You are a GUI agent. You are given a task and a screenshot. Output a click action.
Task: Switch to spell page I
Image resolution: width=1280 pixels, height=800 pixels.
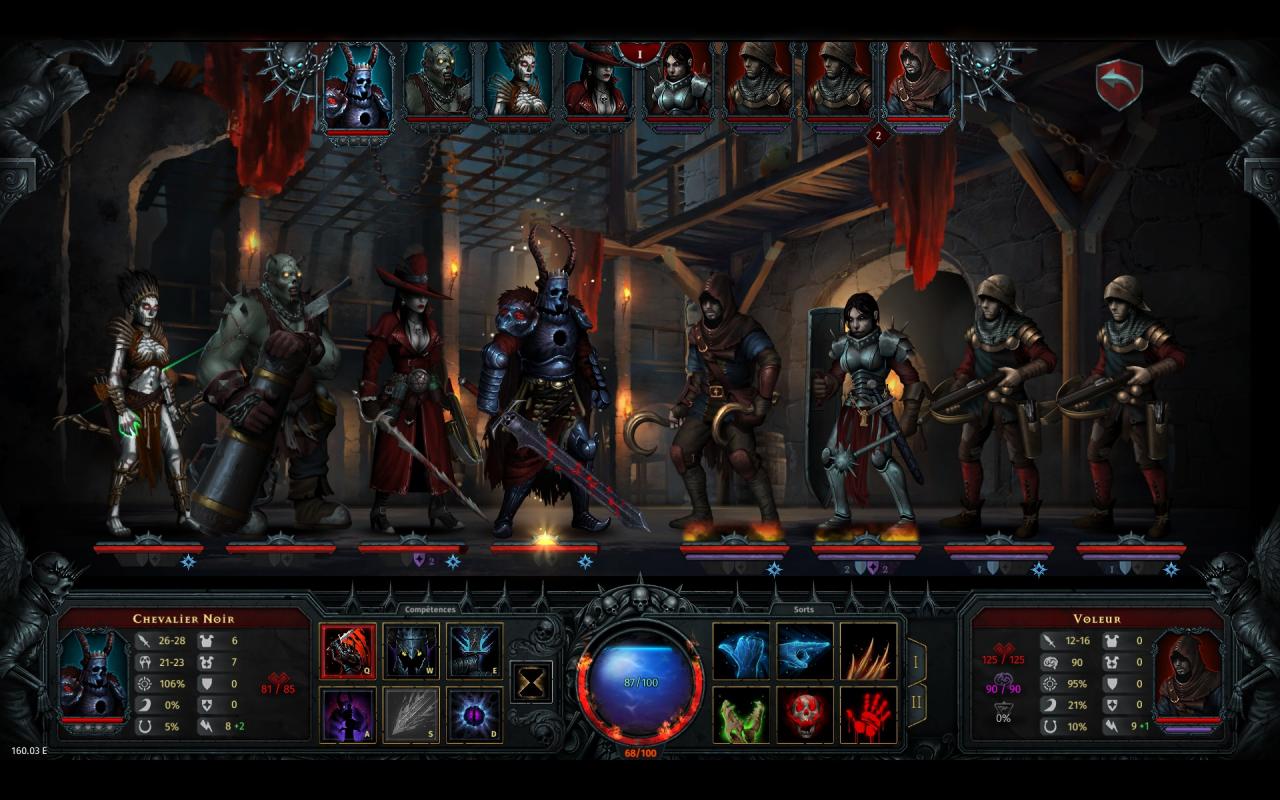(916, 662)
